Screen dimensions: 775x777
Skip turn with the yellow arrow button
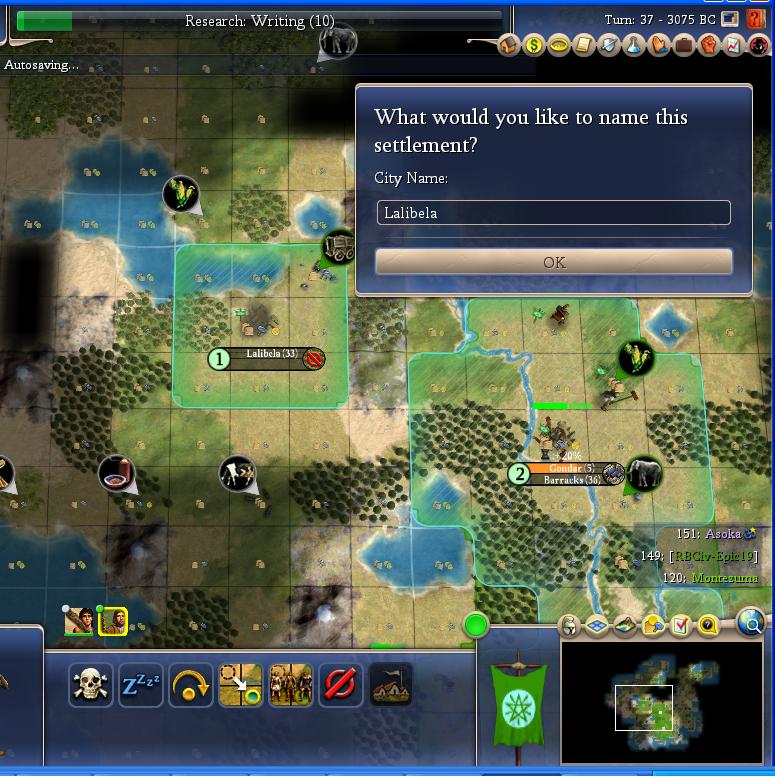point(191,686)
